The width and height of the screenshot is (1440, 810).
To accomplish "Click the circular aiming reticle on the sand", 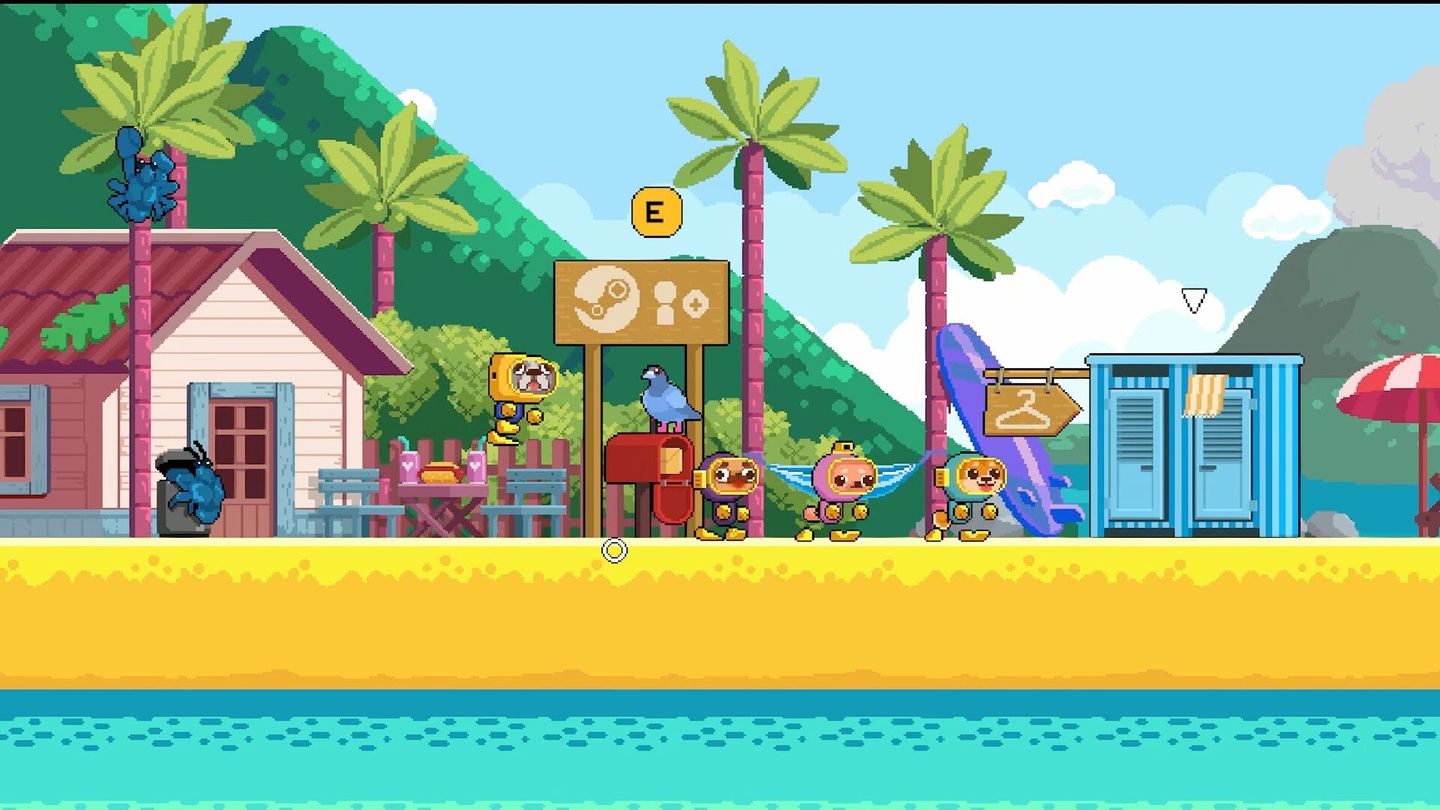I will (x=612, y=549).
